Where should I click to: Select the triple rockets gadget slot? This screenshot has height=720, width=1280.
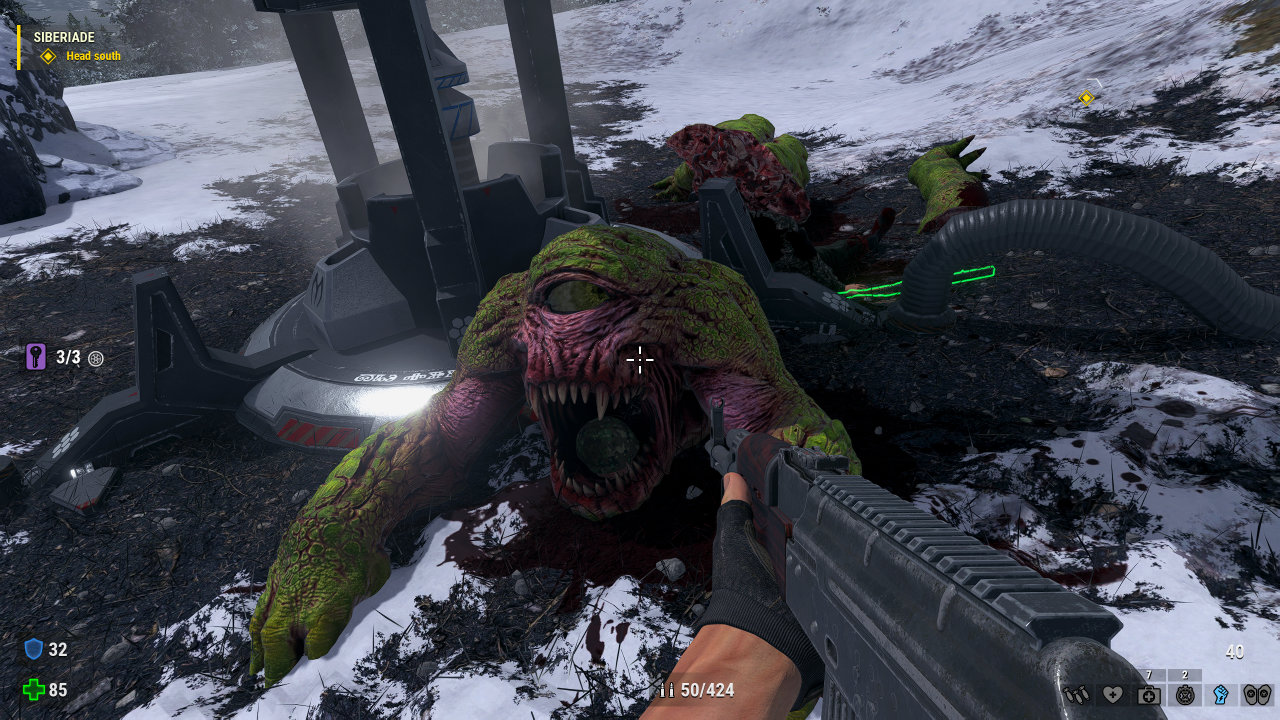(x=1076, y=694)
